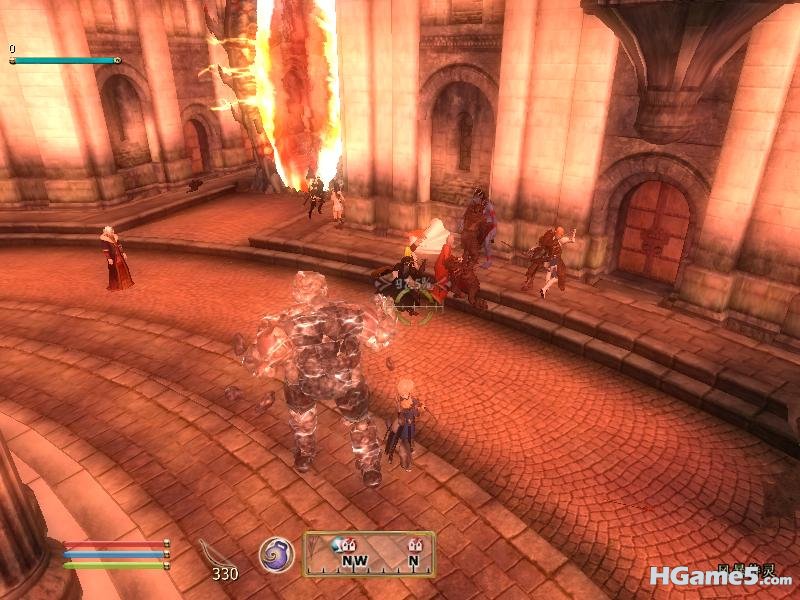Click the equipped bow weapon icon
This screenshot has width=800, height=600.
[212, 553]
